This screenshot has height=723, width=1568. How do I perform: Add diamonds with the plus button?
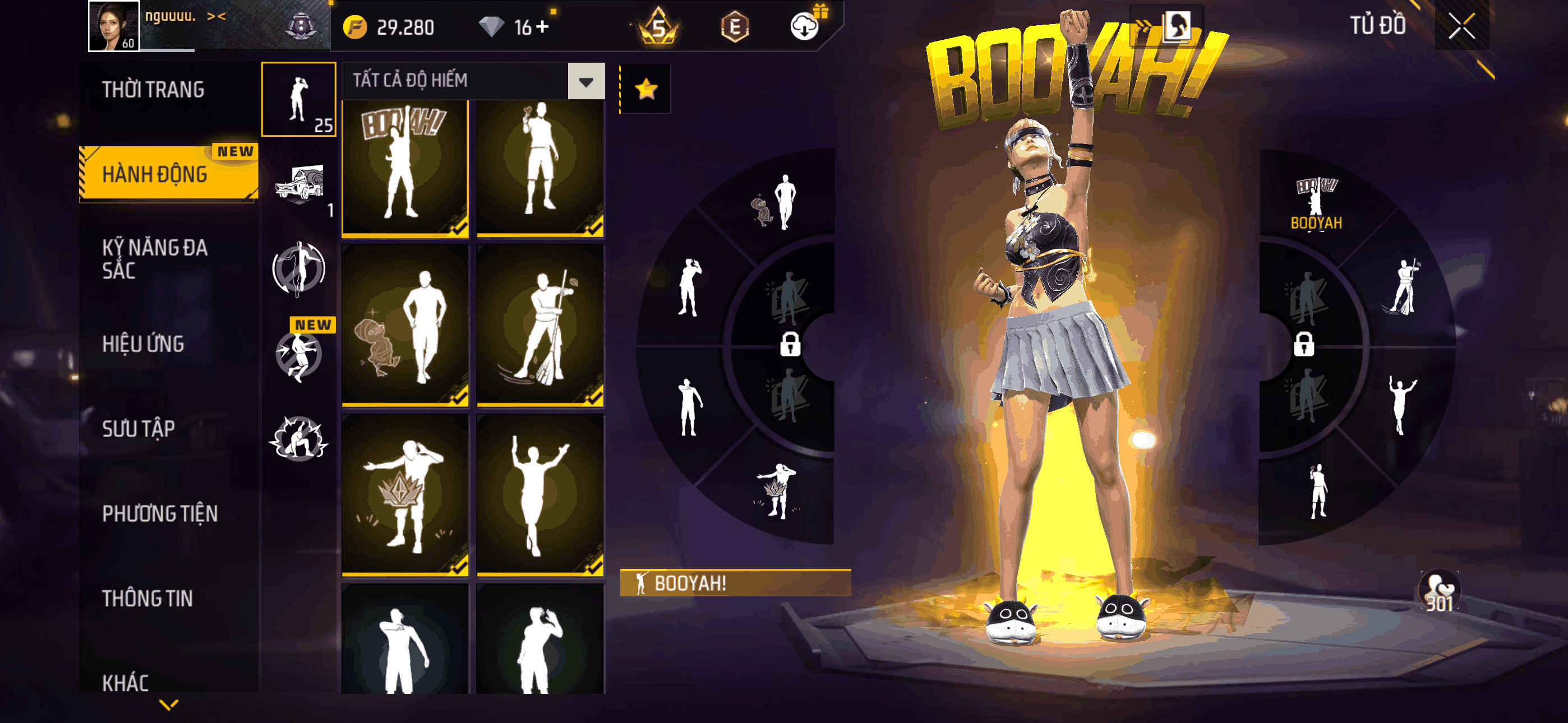pos(542,27)
